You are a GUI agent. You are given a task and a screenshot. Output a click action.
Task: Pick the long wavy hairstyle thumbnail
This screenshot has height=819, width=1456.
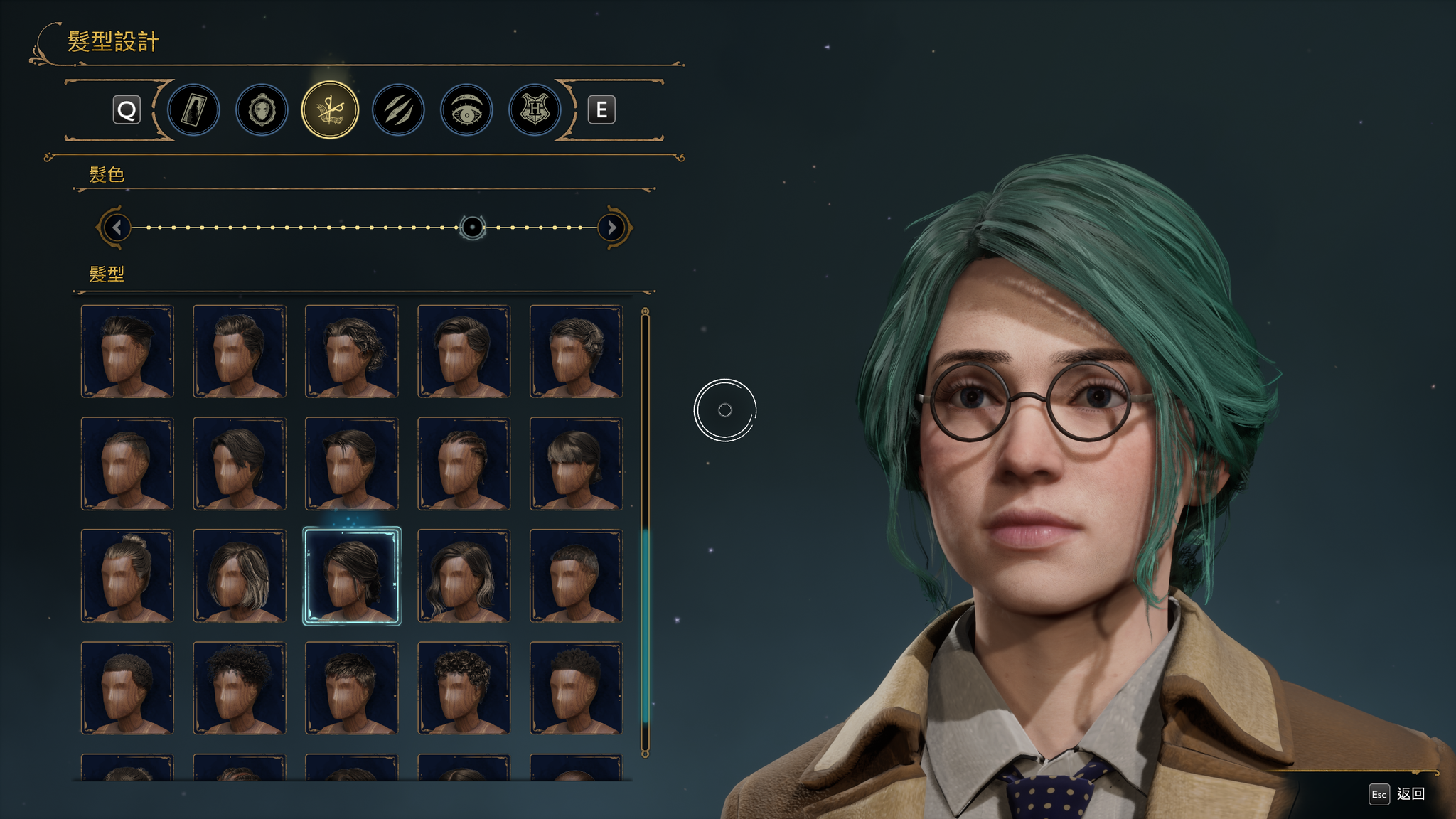click(464, 576)
